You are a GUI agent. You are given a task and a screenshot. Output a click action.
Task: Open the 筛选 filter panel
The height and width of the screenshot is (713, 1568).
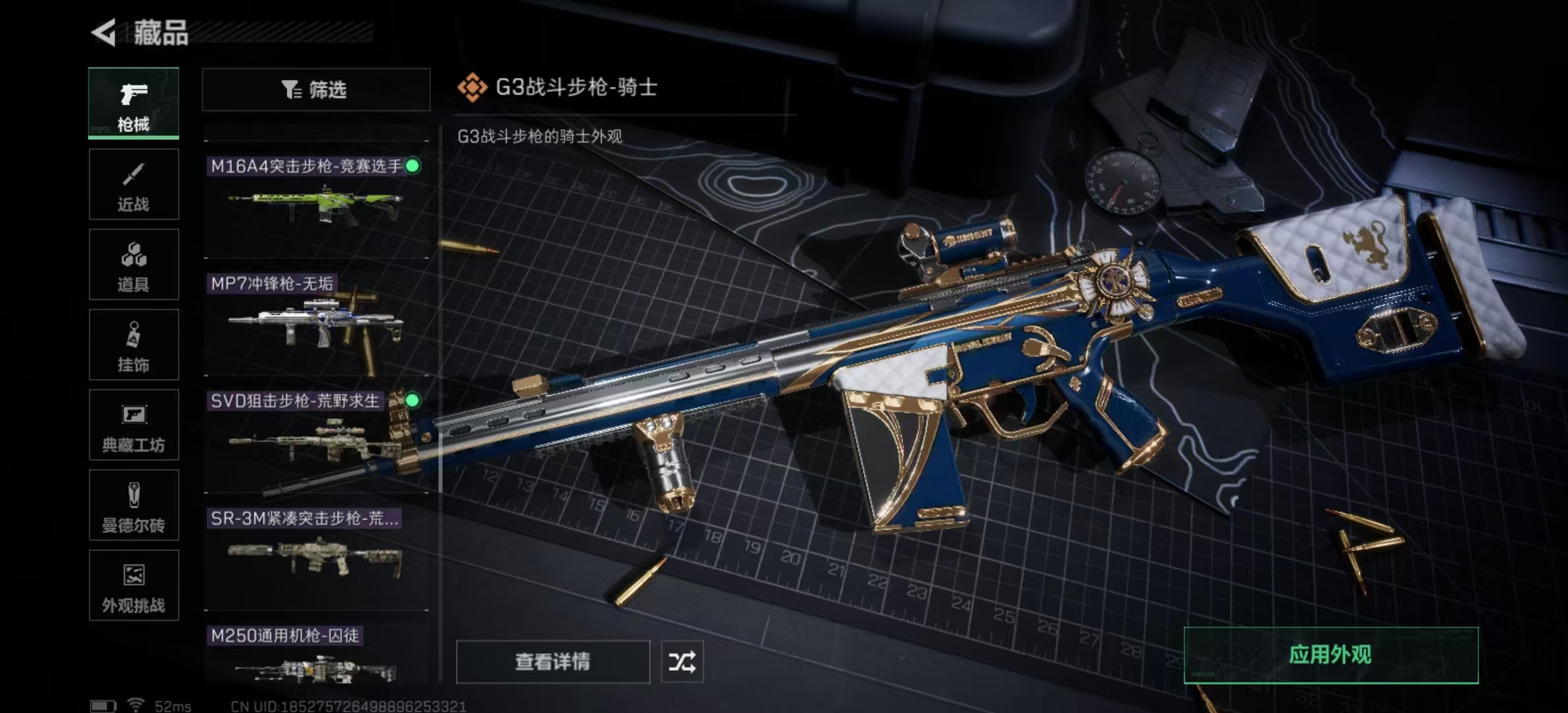[315, 90]
